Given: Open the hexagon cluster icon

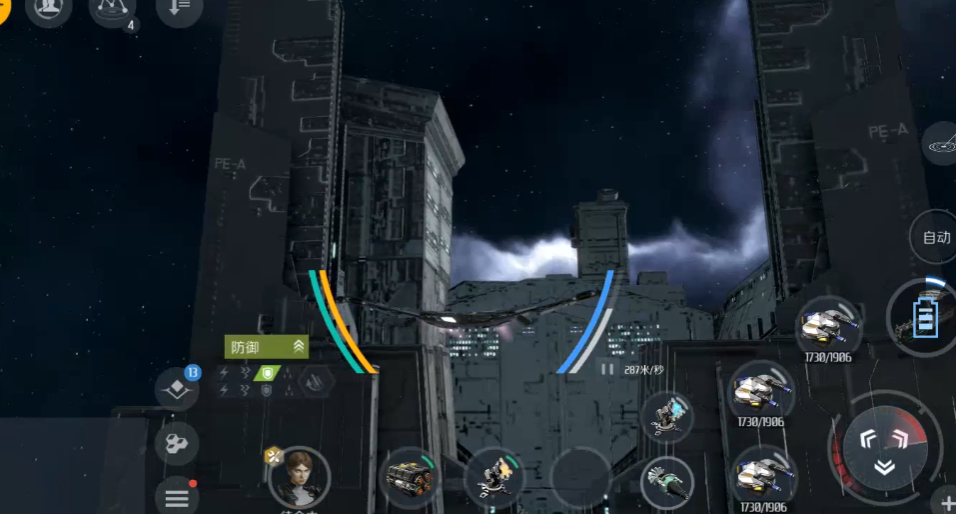Looking at the screenshot, I should [176, 443].
